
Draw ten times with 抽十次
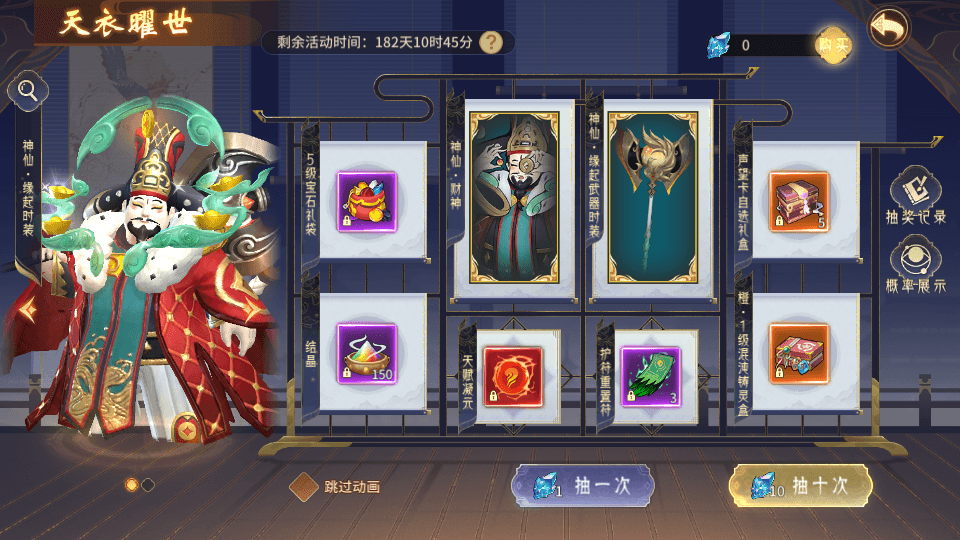pyautogui.click(x=800, y=486)
